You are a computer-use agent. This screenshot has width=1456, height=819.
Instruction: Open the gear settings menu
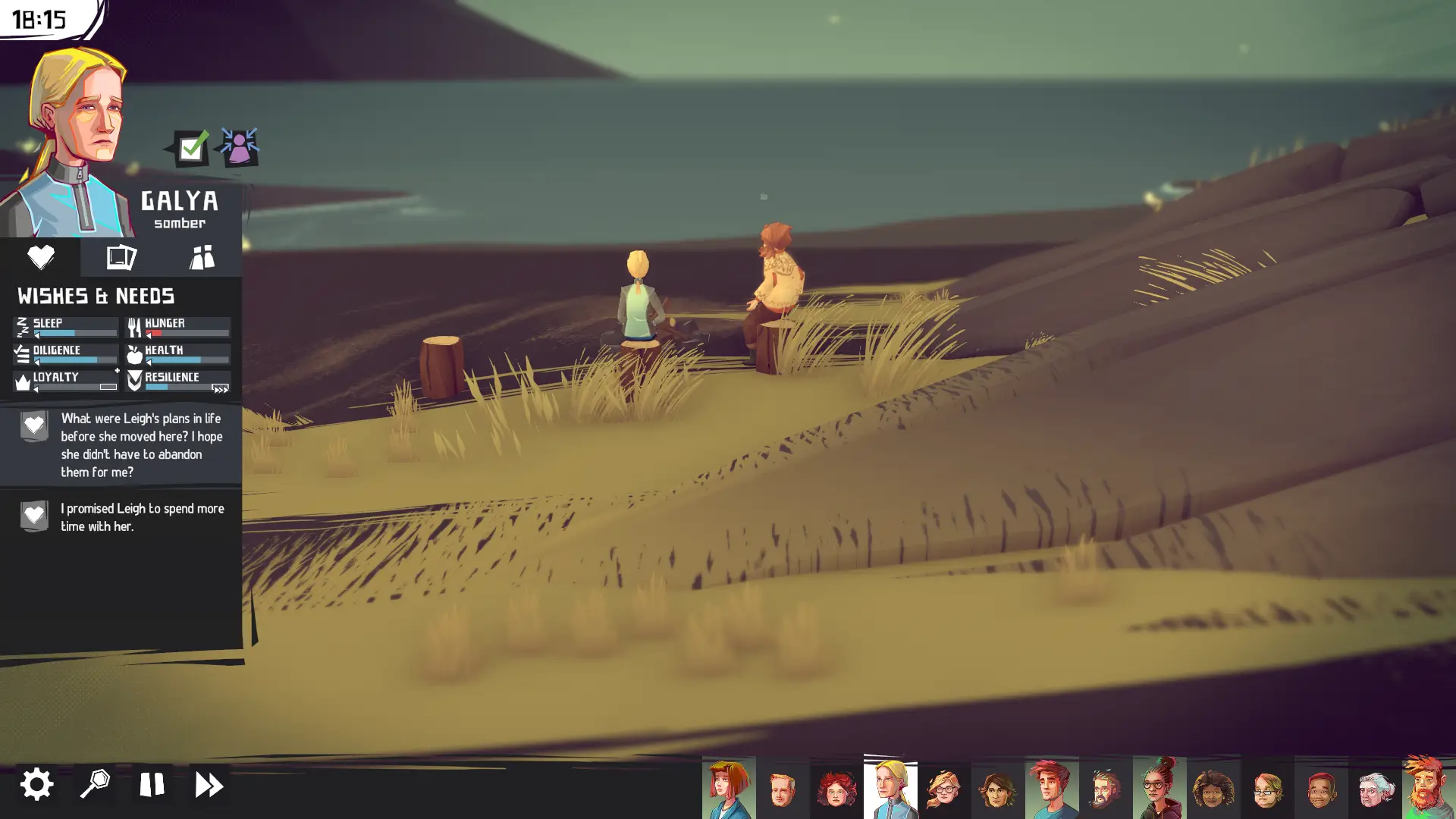point(36,784)
